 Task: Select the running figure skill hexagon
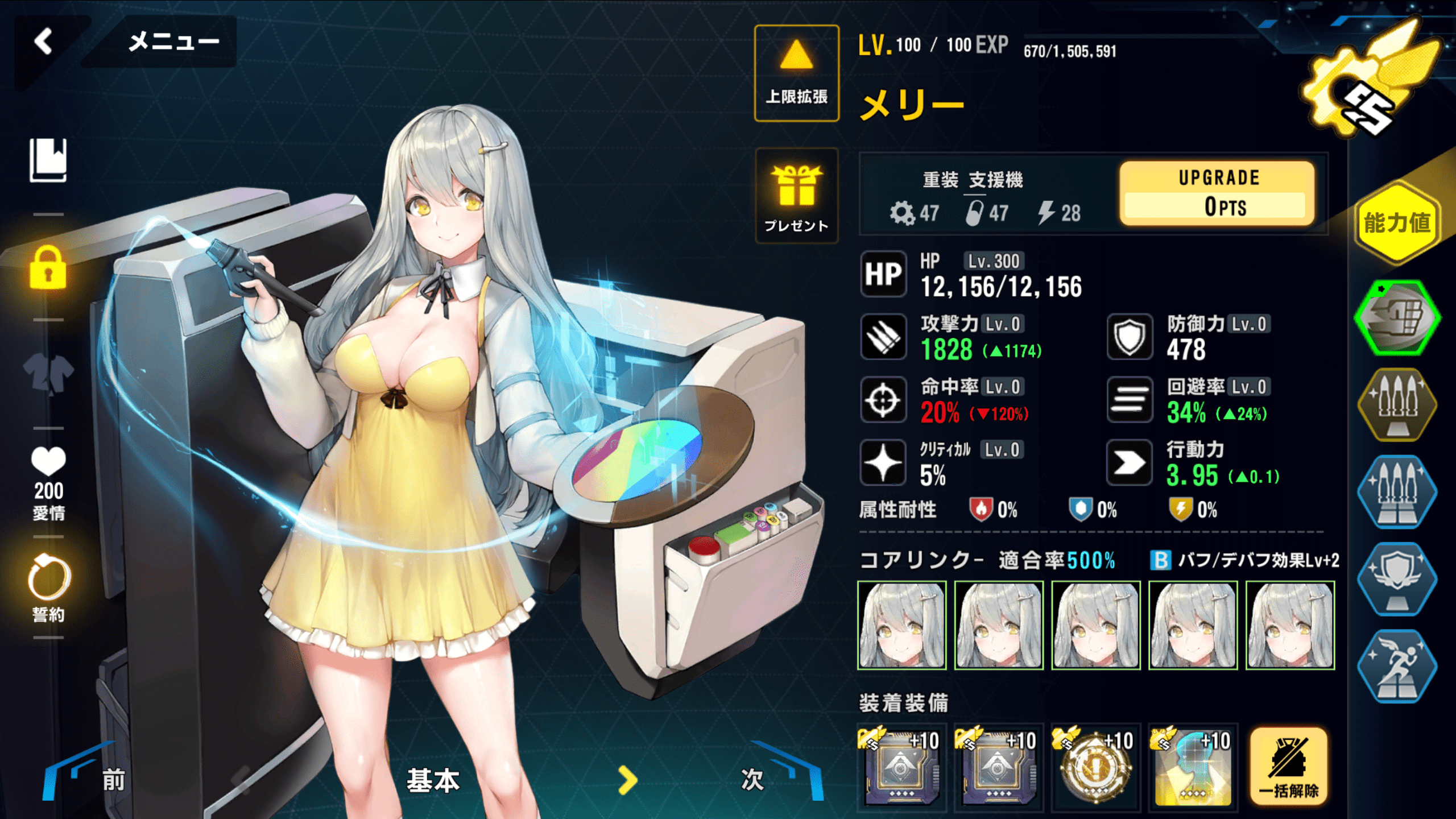[1397, 666]
